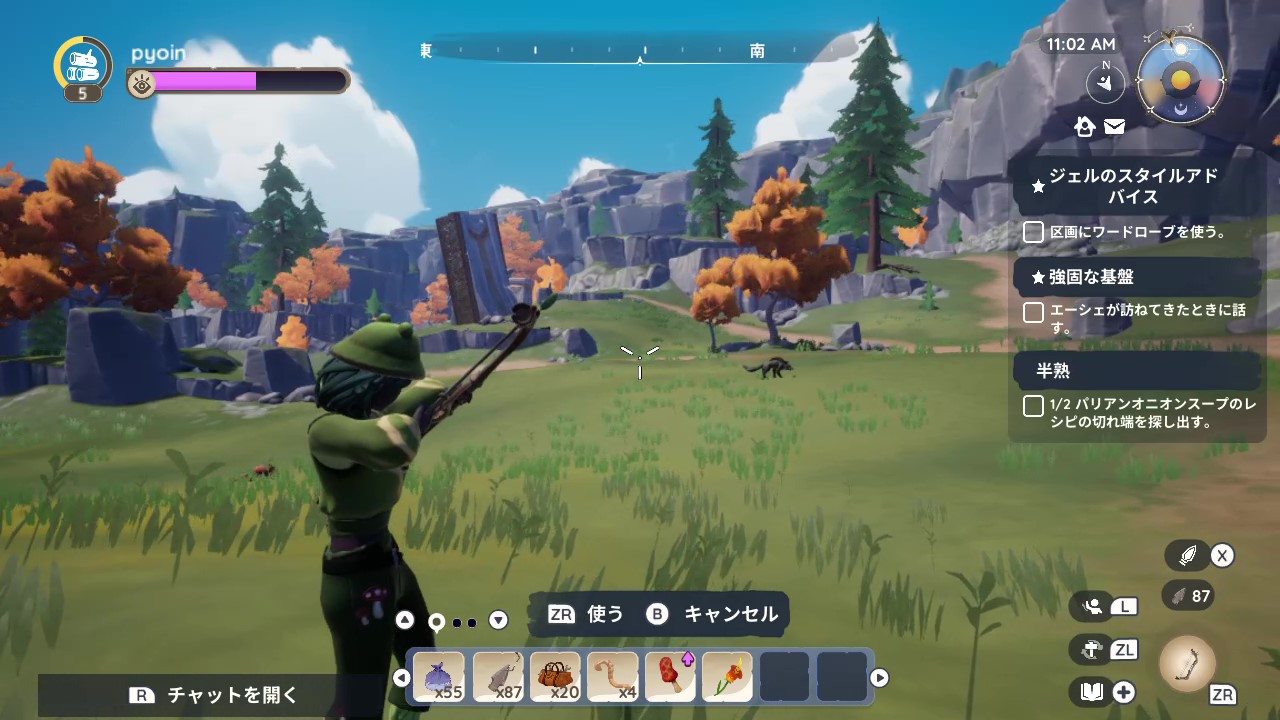
Task: Open the home plot icon
Action: (x=1085, y=126)
